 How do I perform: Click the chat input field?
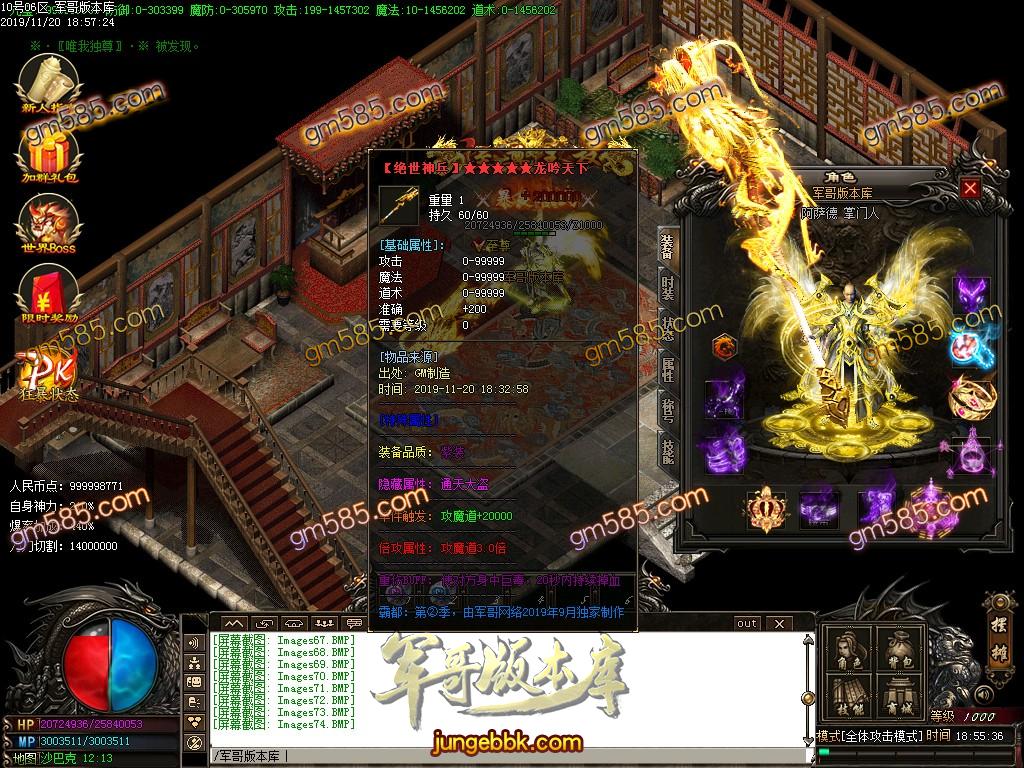[500, 755]
